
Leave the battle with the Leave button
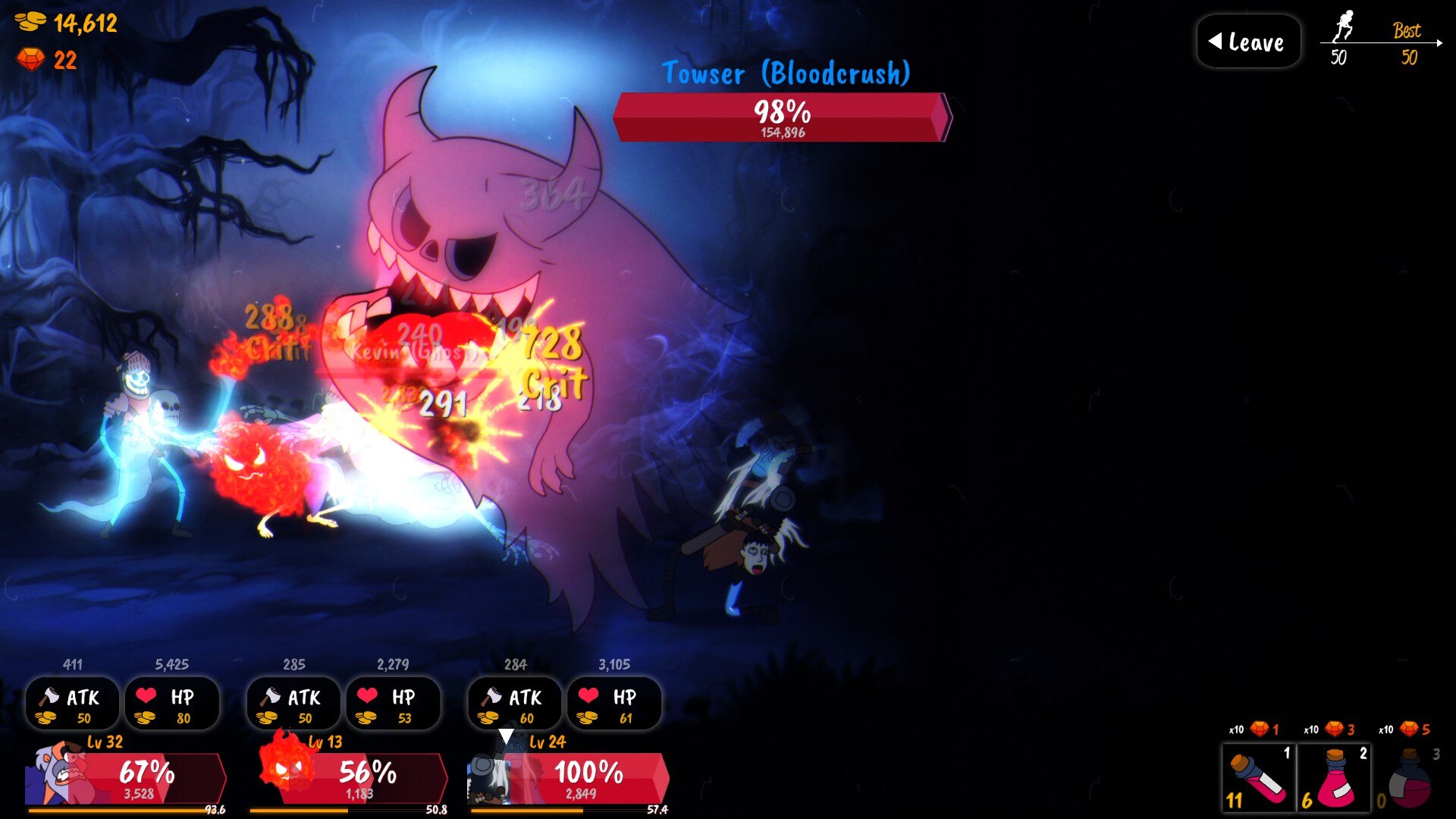(x=1248, y=42)
